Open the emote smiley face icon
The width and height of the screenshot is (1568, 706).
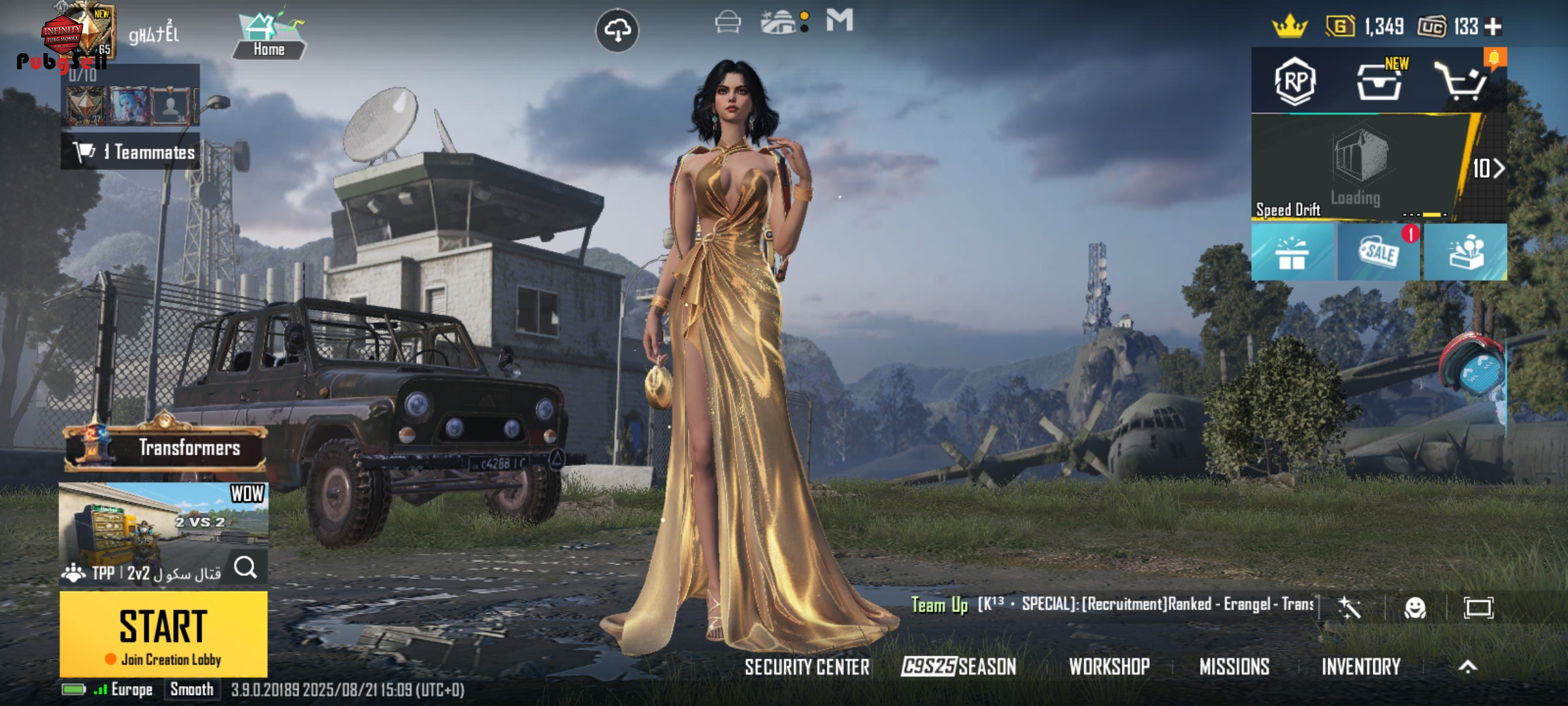(x=1415, y=608)
